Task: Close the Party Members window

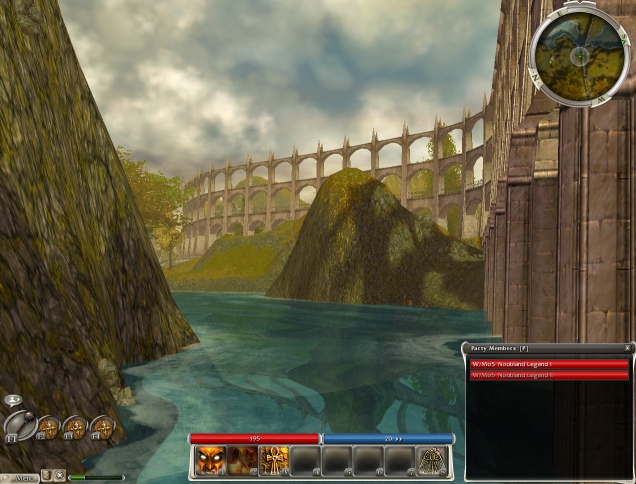Action: 628,348
